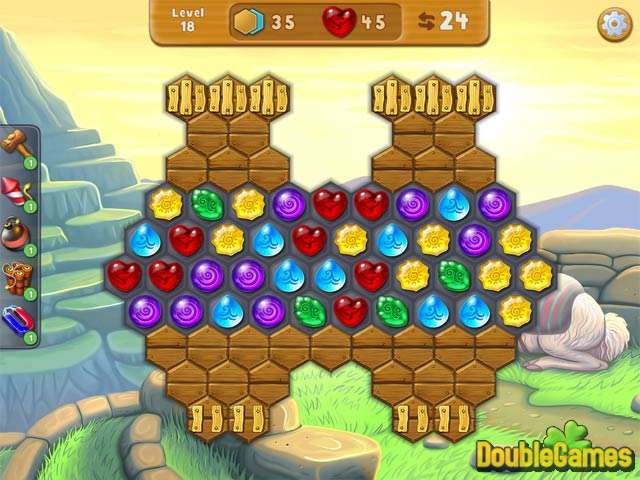The height and width of the screenshot is (480, 640).
Task: Open the gear settings menu
Action: 614,24
